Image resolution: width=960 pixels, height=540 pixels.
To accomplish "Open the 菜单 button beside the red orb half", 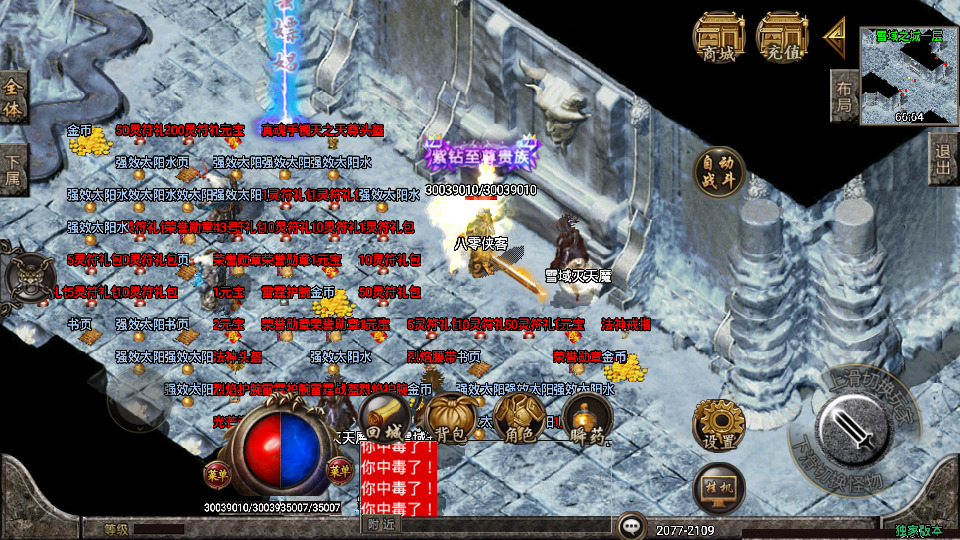I will click(217, 470).
